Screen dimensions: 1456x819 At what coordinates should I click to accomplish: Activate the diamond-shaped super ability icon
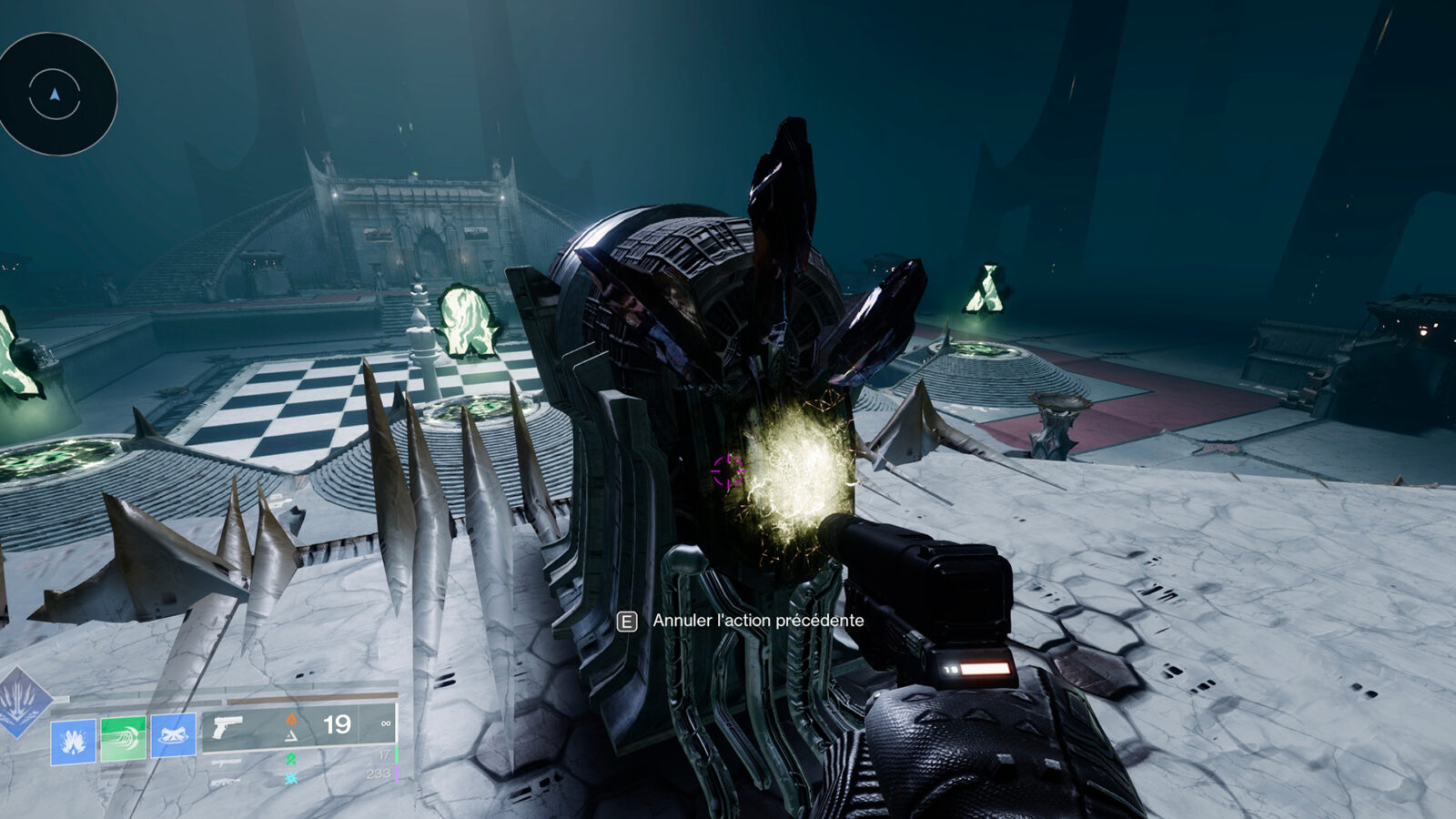tap(22, 703)
